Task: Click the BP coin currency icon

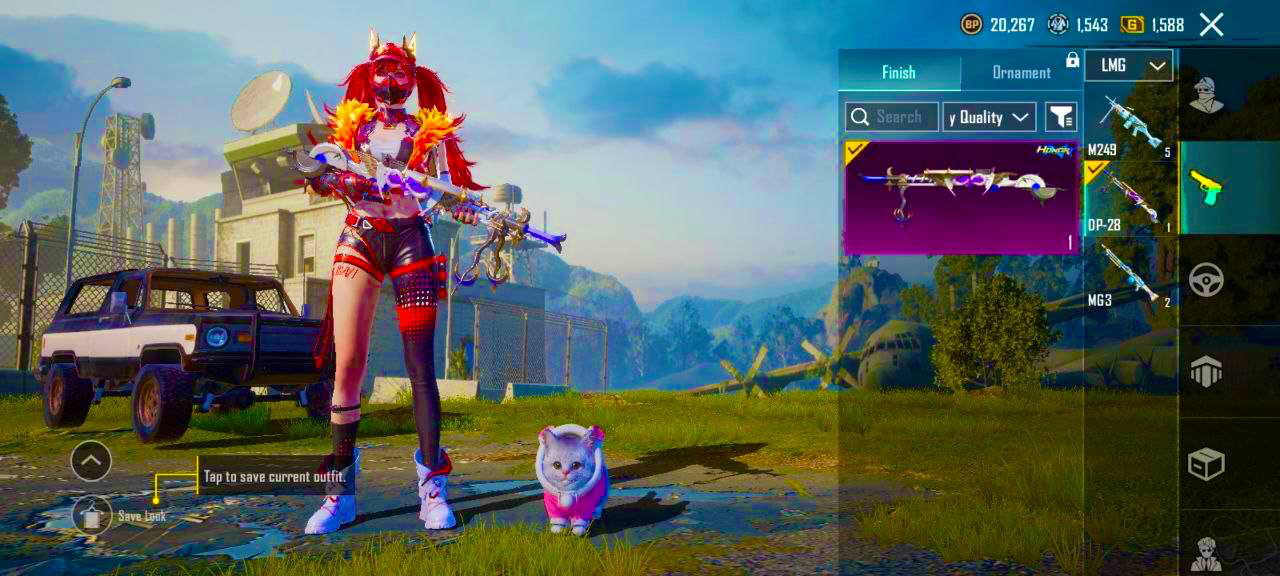Action: point(971,25)
